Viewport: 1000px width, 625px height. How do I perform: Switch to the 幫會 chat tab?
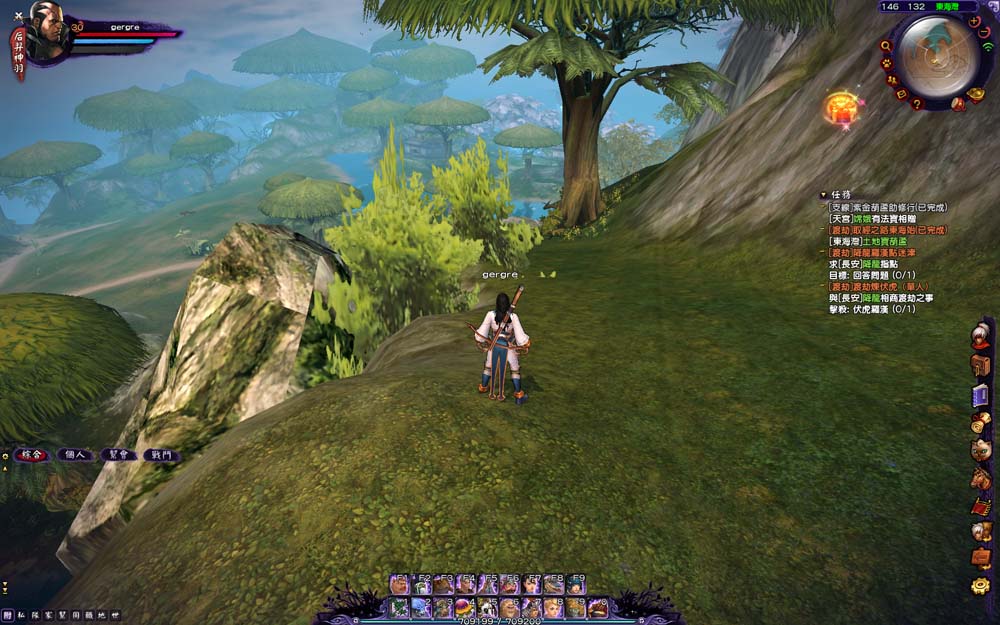click(x=118, y=455)
